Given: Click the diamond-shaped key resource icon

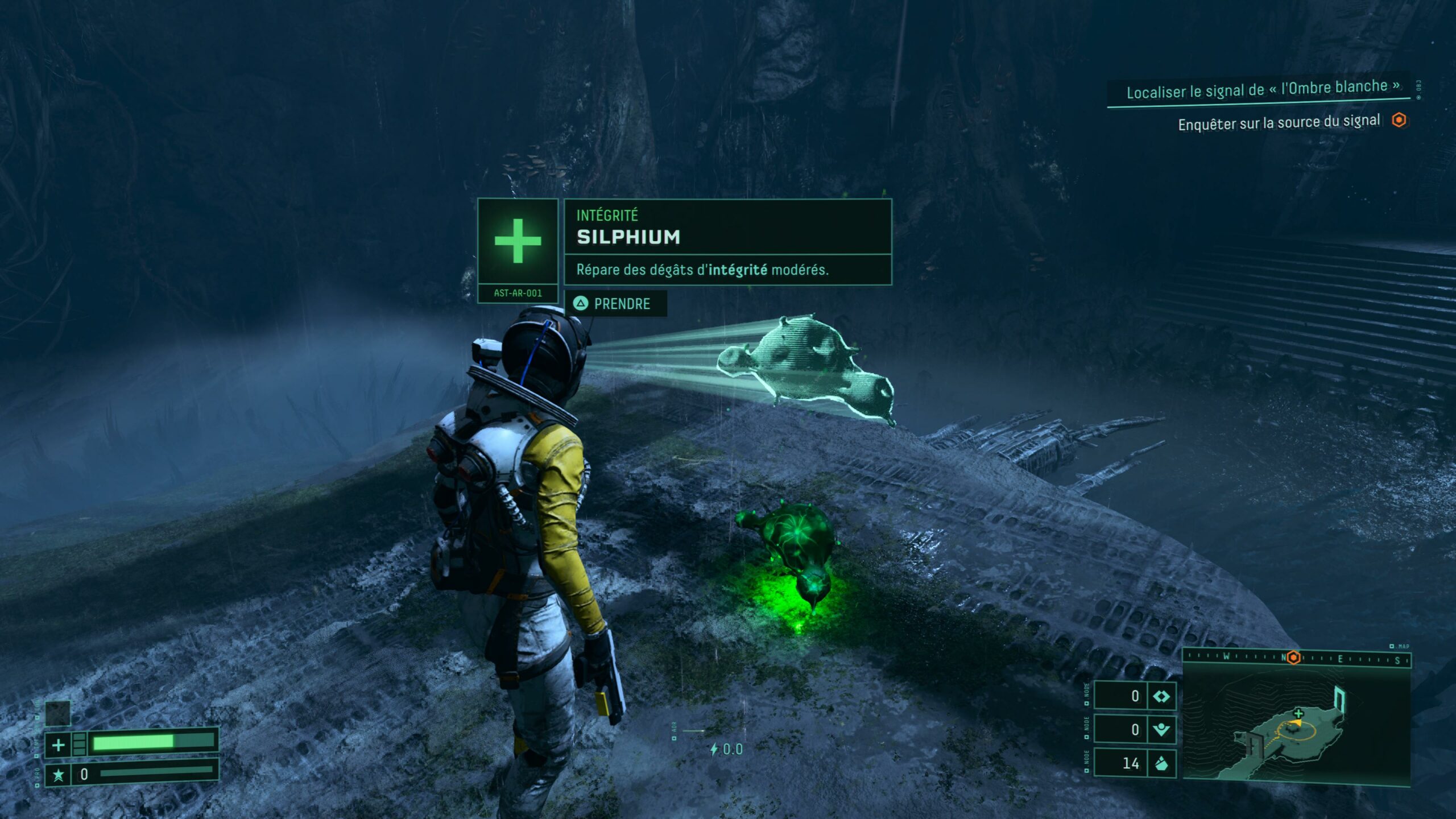Looking at the screenshot, I should [x=1161, y=696].
